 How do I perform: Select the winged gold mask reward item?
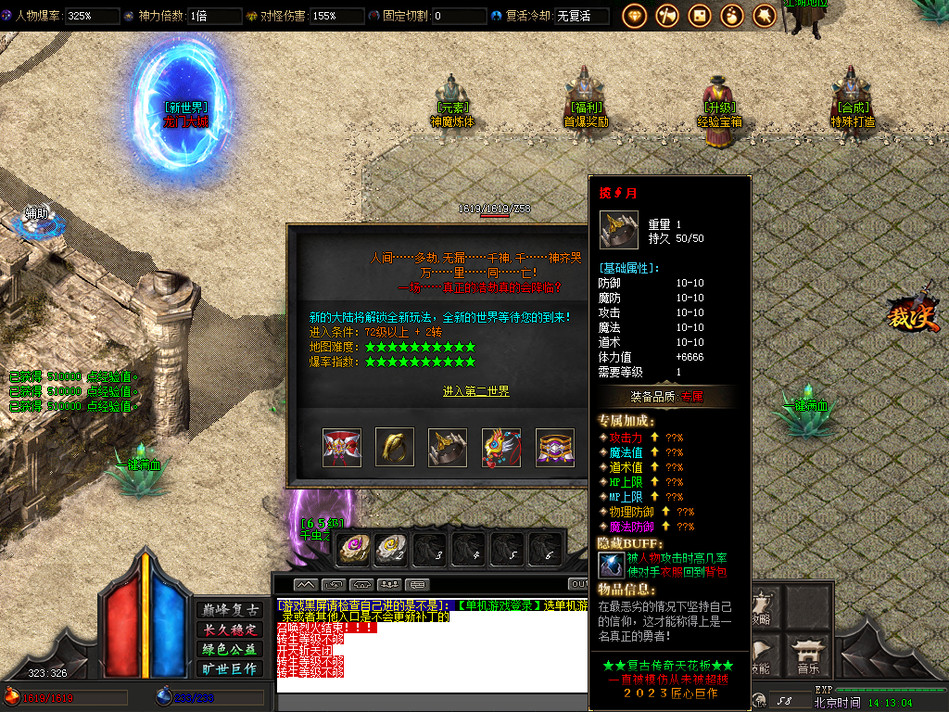click(501, 447)
